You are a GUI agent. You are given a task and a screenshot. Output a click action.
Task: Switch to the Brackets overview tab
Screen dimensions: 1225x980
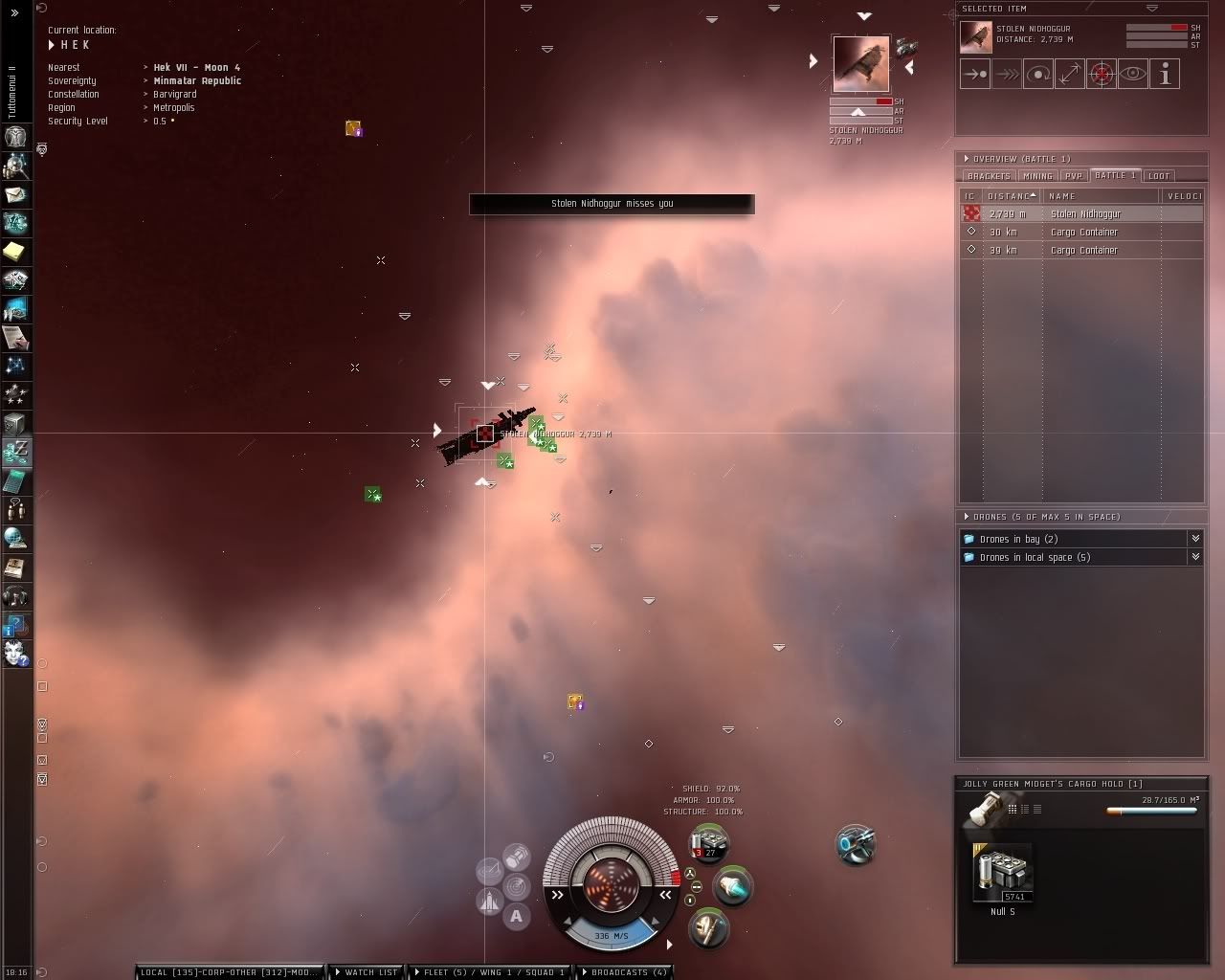989,176
